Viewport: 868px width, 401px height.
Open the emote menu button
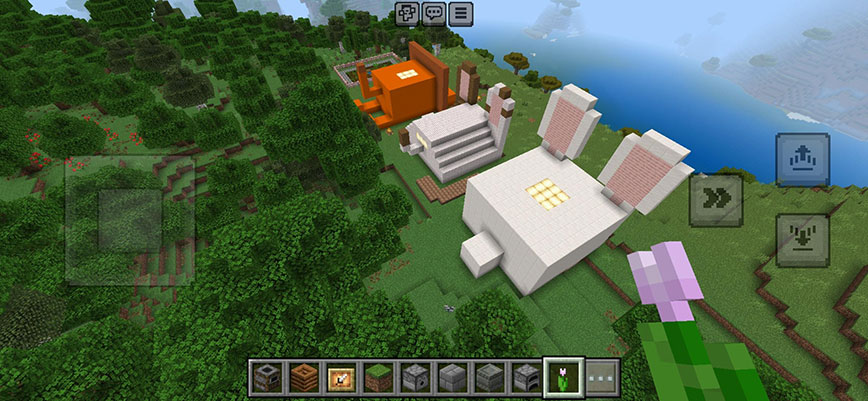[x=407, y=13]
